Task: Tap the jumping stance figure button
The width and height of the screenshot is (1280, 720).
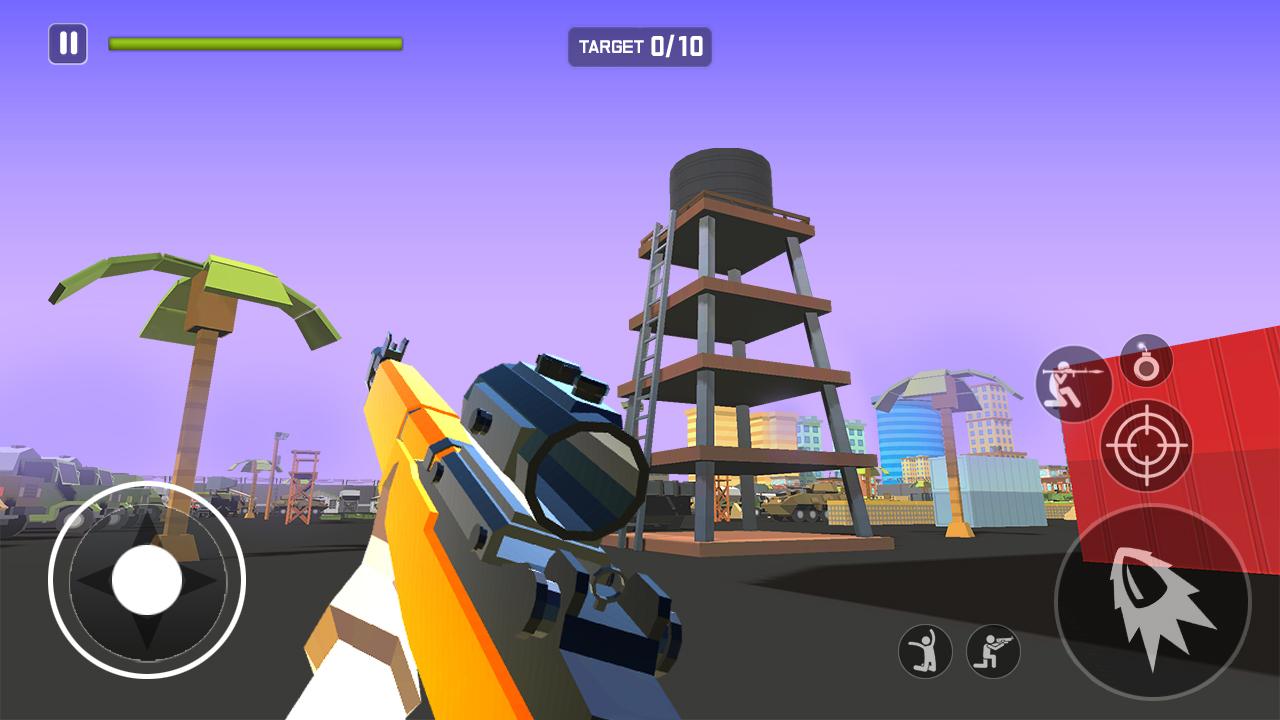Action: coord(925,651)
